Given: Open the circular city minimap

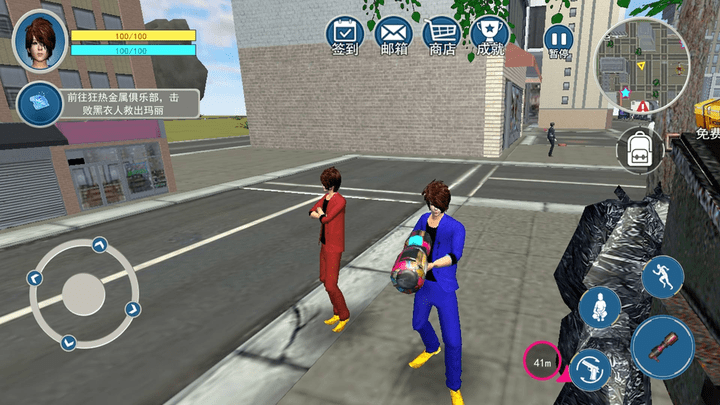Looking at the screenshot, I should [642, 64].
